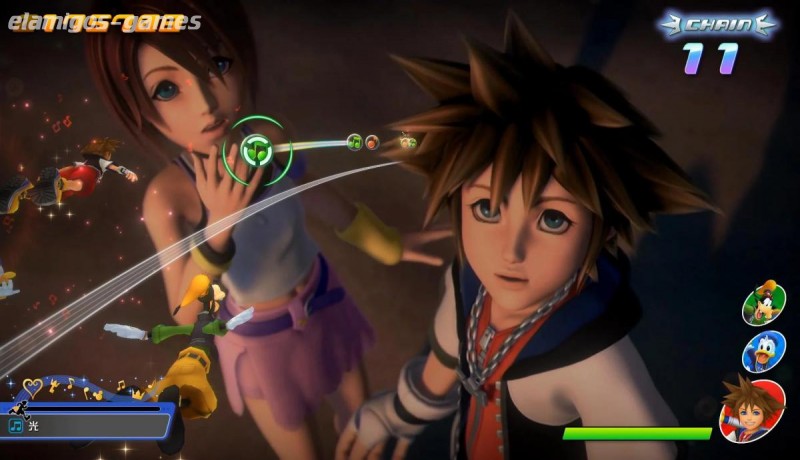The image size is (800, 460).
Task: Choose Goofy's party portrait
Action: pyautogui.click(x=764, y=302)
